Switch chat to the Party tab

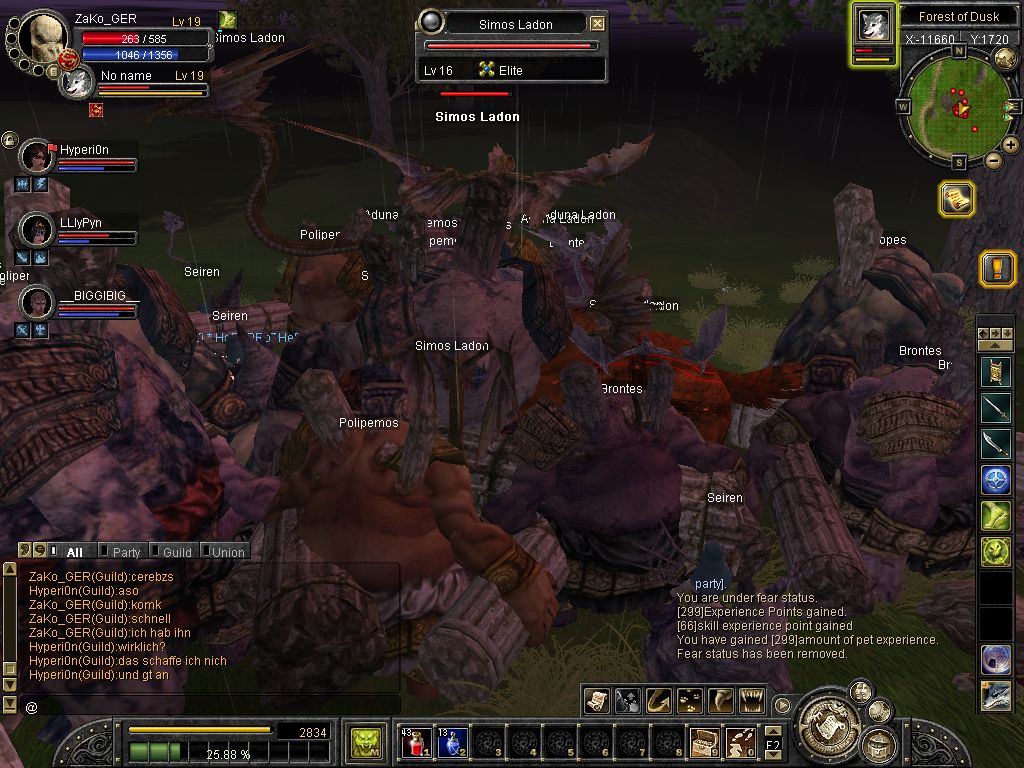[126, 552]
